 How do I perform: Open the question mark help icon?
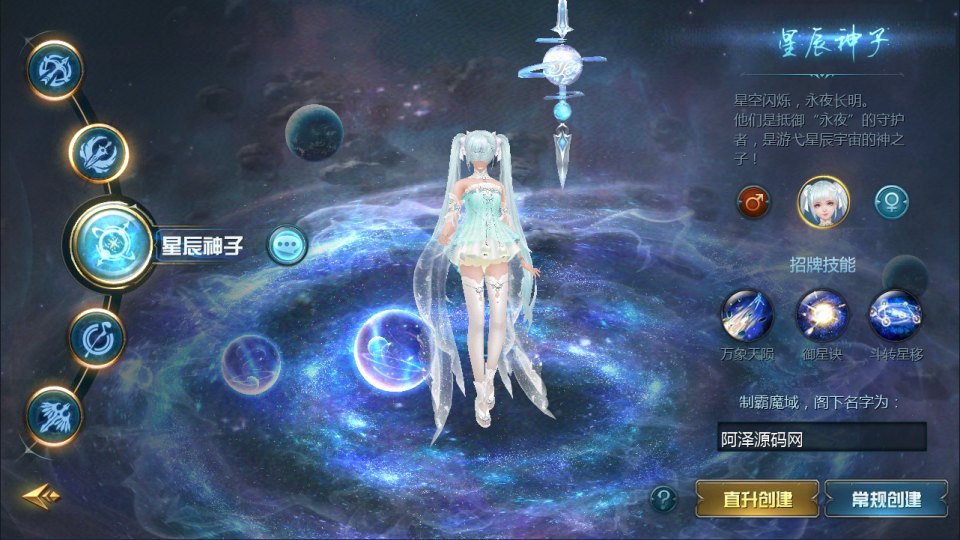pyautogui.click(x=663, y=498)
